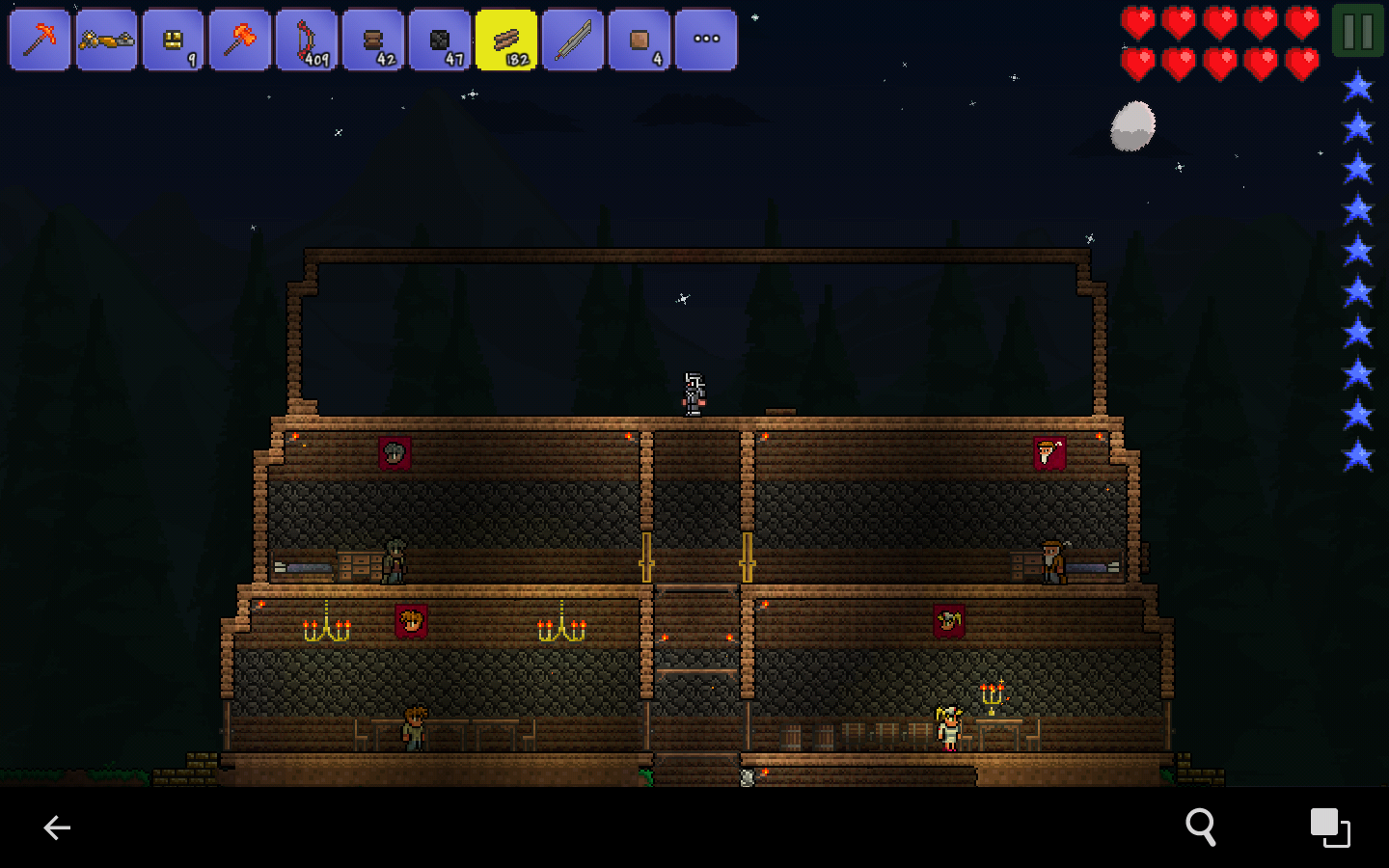Equip the flintlock pistol from the hotbar
Image resolution: width=1389 pixels, height=868 pixels.
pos(106,40)
